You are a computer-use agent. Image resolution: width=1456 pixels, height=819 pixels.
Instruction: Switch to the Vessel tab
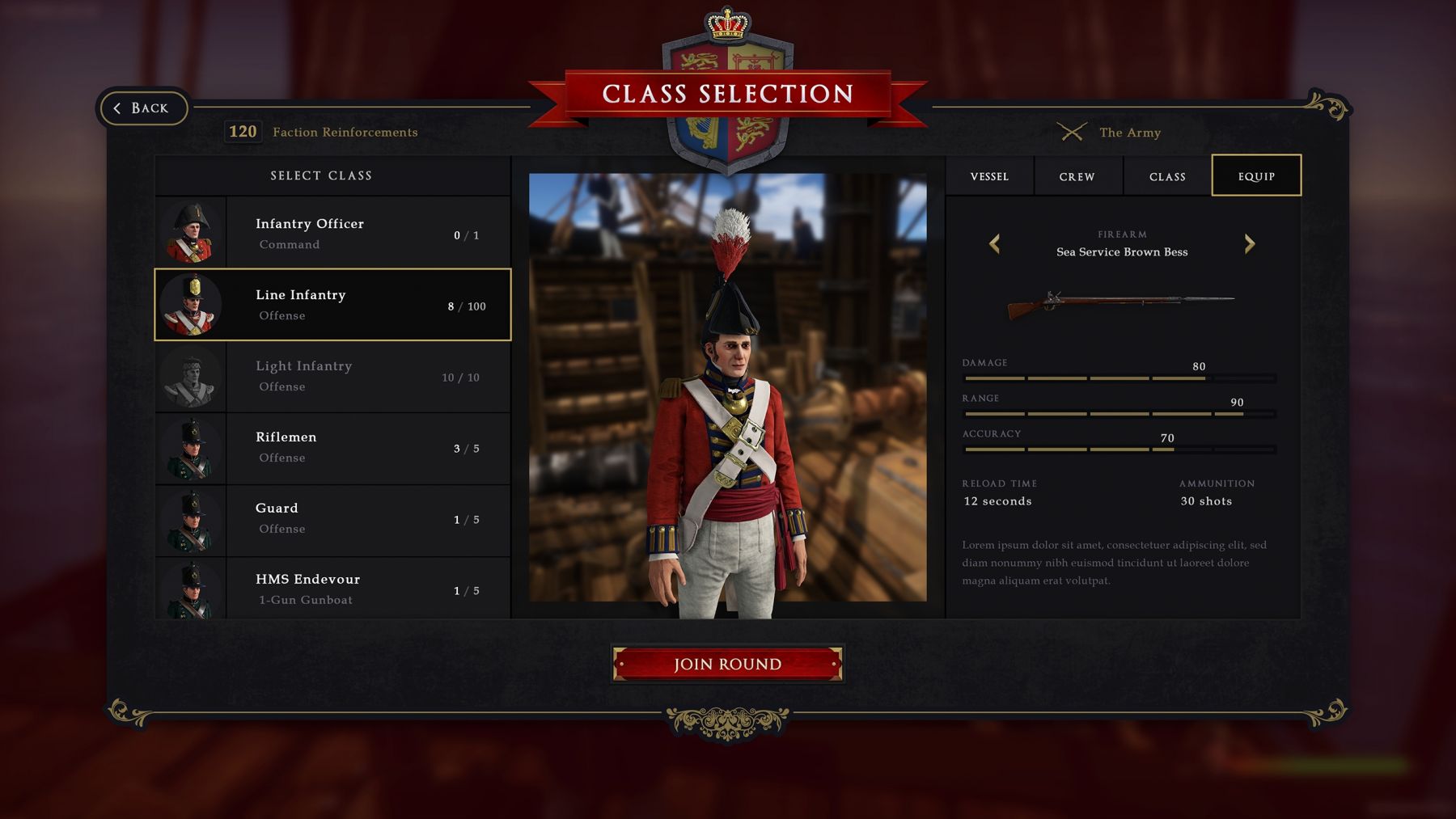pos(989,176)
